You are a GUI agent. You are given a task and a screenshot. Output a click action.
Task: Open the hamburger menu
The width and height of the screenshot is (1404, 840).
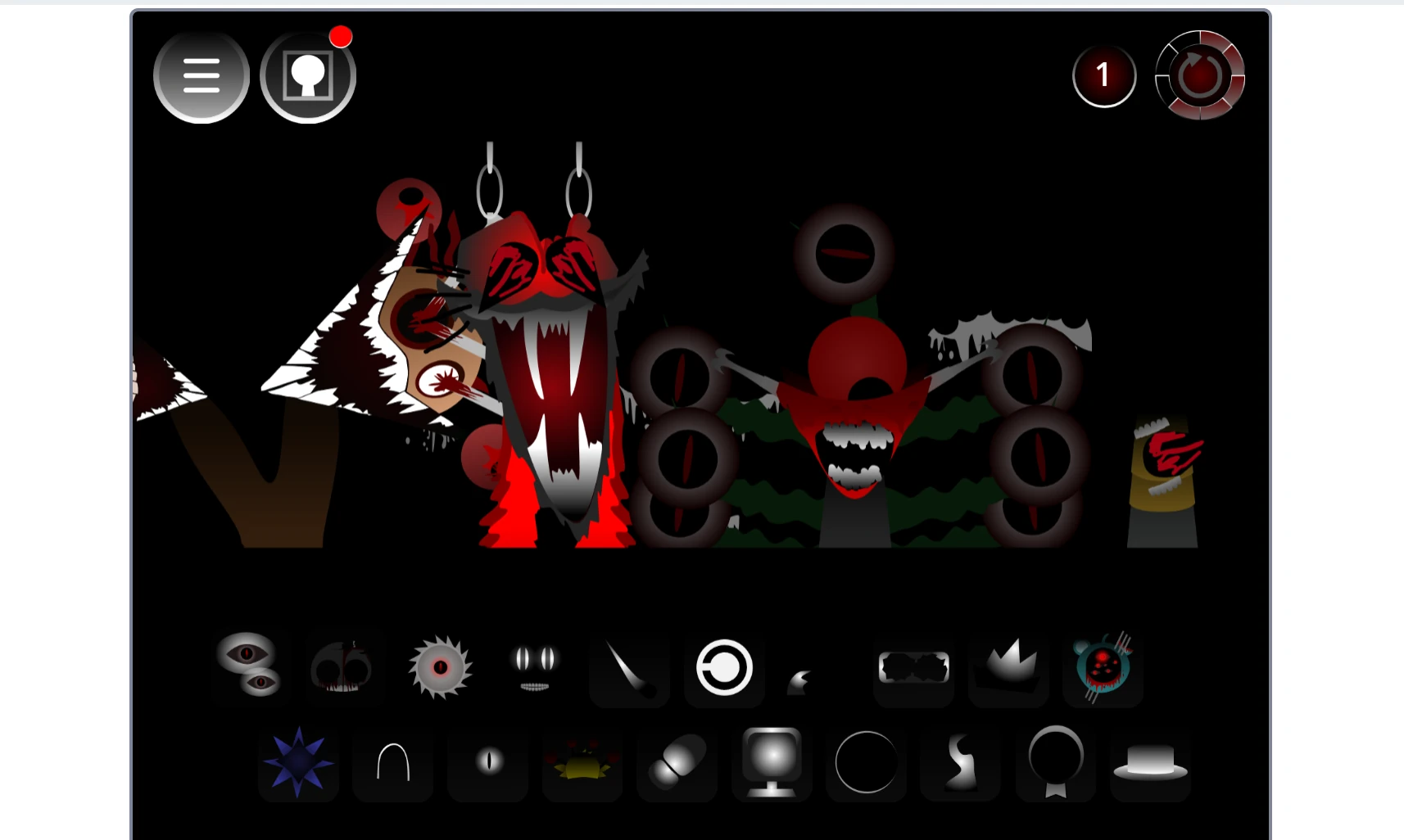pos(201,75)
